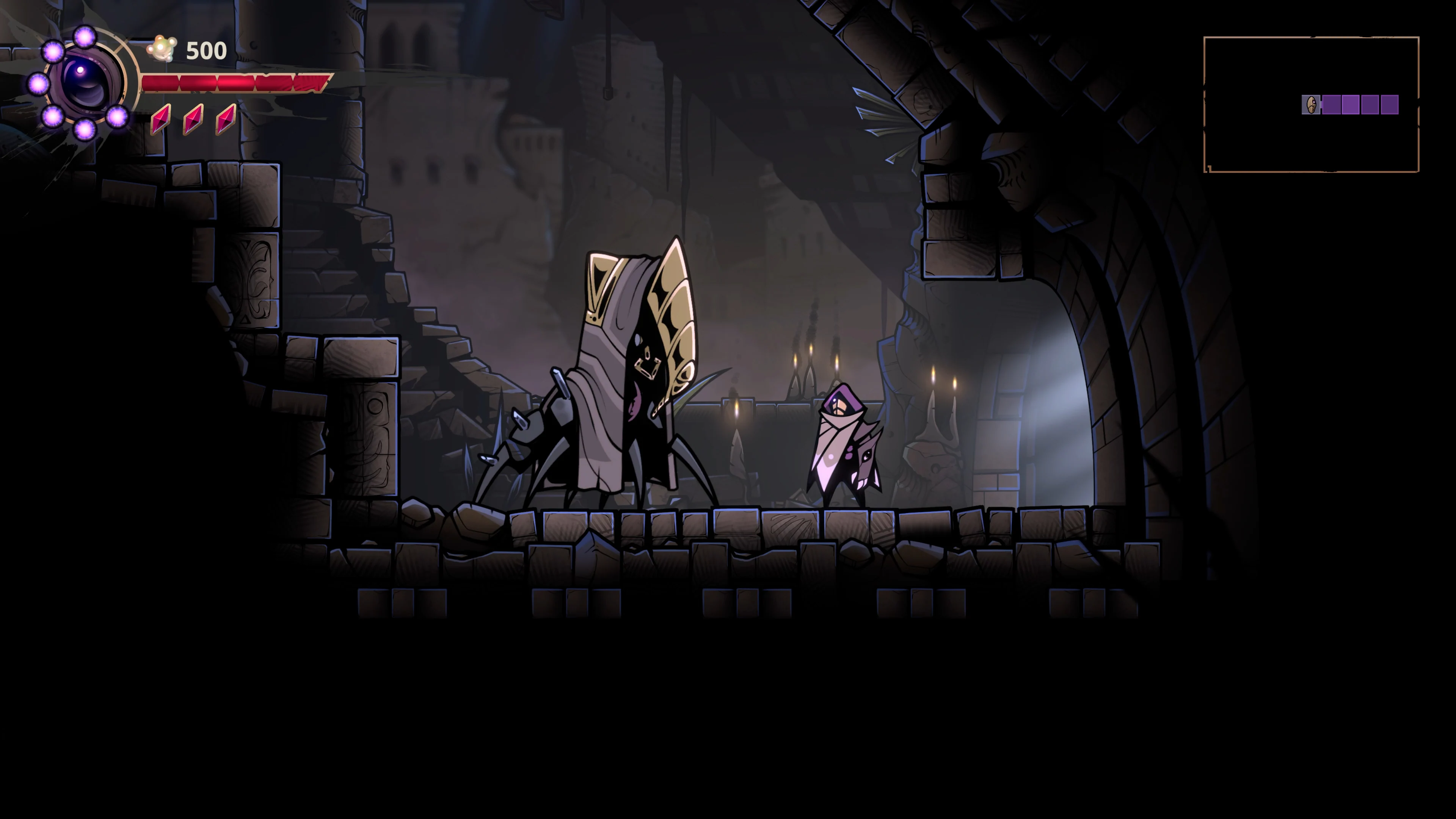The height and width of the screenshot is (819, 1456).
Task: Toggle the brighter second minimap room square
Action: tap(1351, 105)
